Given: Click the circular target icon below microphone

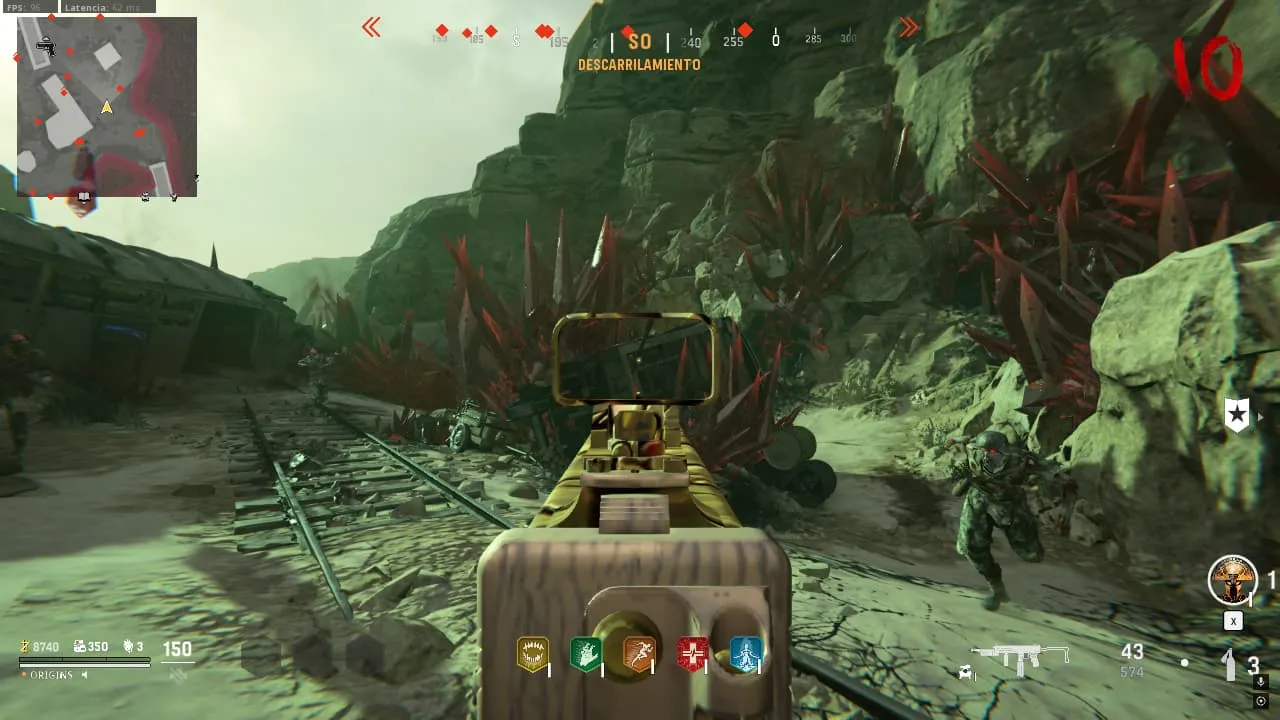Looking at the screenshot, I should coord(1261,701).
